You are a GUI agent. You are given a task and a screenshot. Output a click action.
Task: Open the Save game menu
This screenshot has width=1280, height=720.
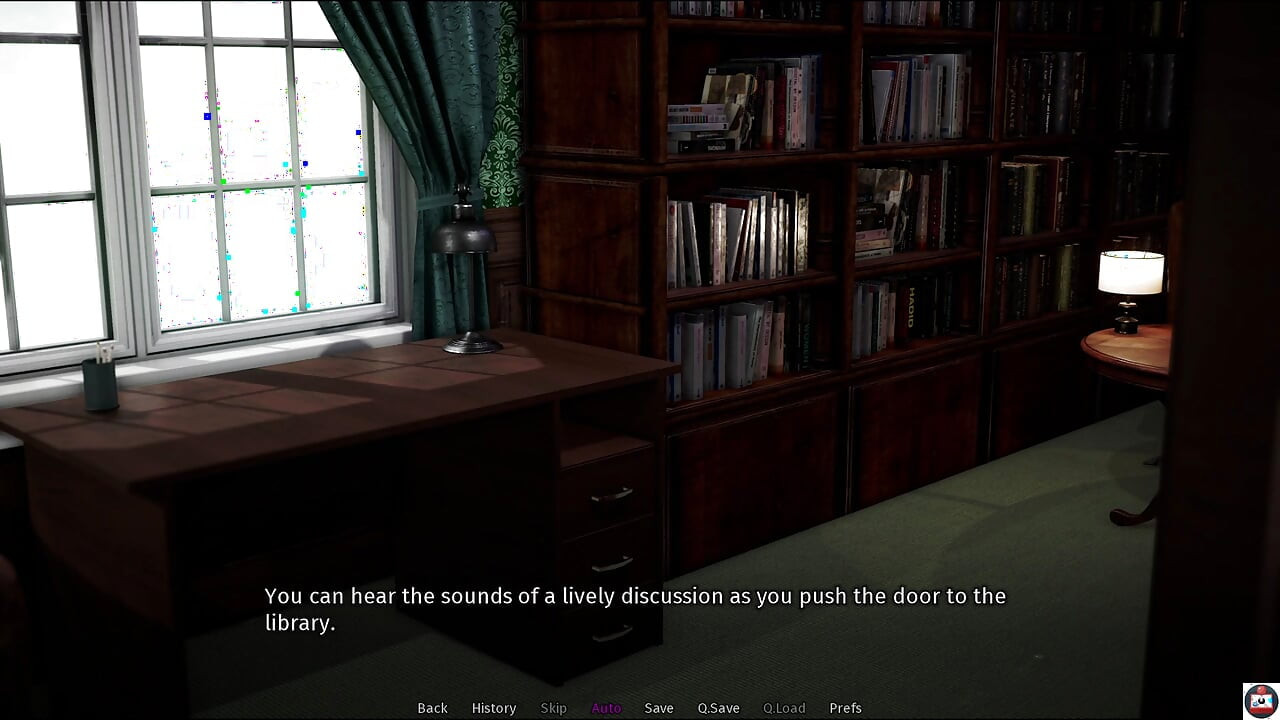(659, 708)
